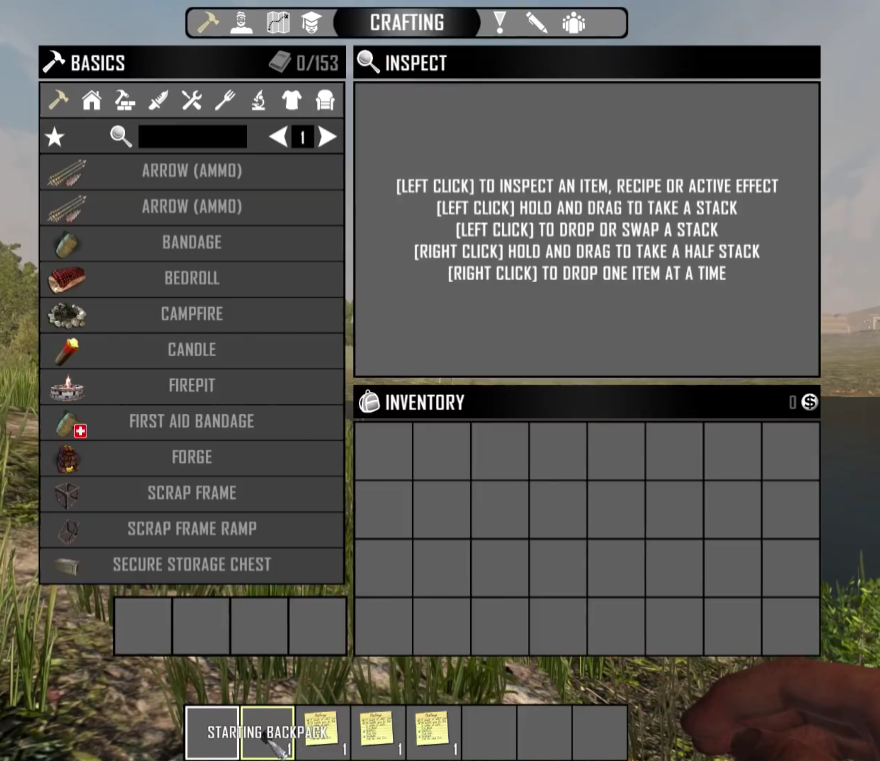This screenshot has height=761, width=880.
Task: Select the microscope science category
Action: 258,100
